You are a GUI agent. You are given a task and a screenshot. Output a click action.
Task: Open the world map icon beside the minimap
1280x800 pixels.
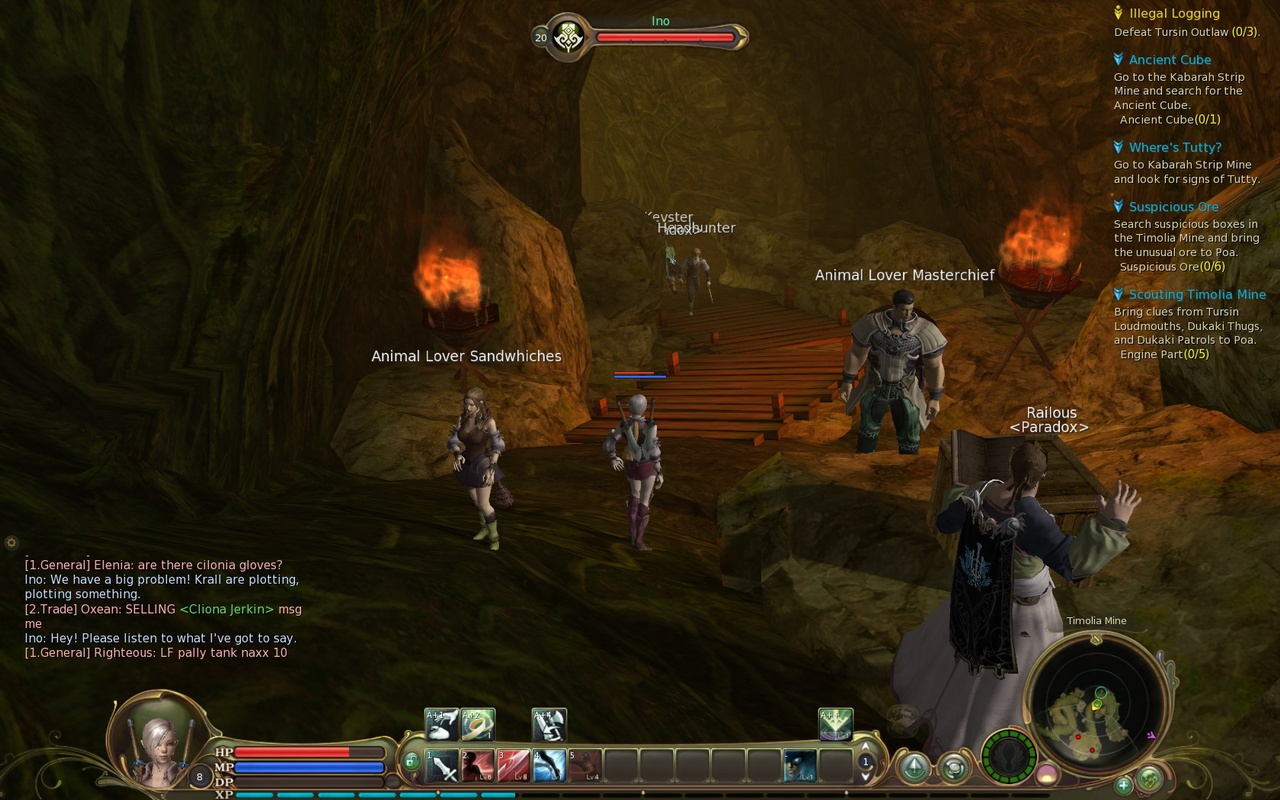tap(1151, 776)
